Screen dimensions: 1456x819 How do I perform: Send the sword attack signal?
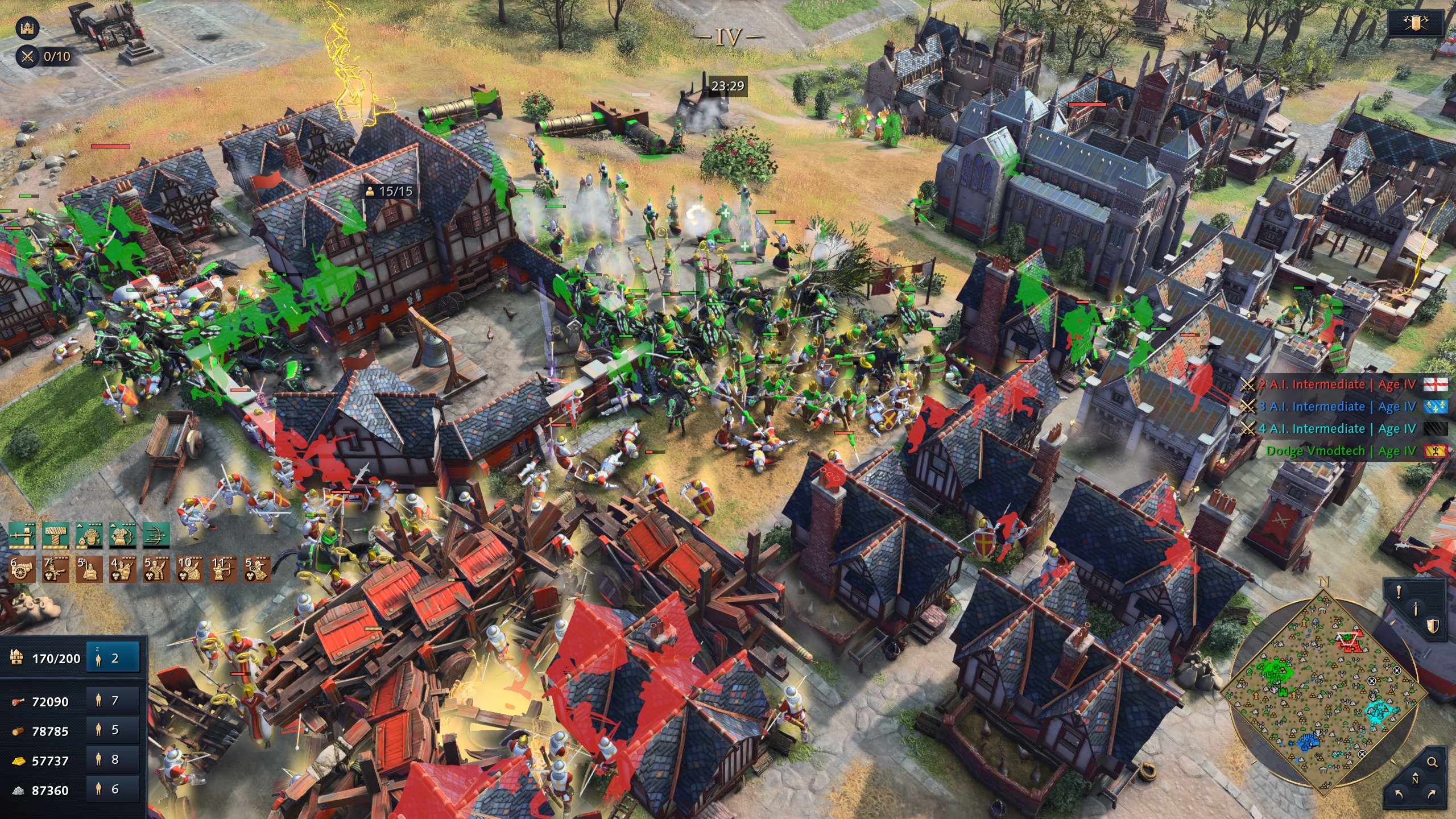point(1416,609)
